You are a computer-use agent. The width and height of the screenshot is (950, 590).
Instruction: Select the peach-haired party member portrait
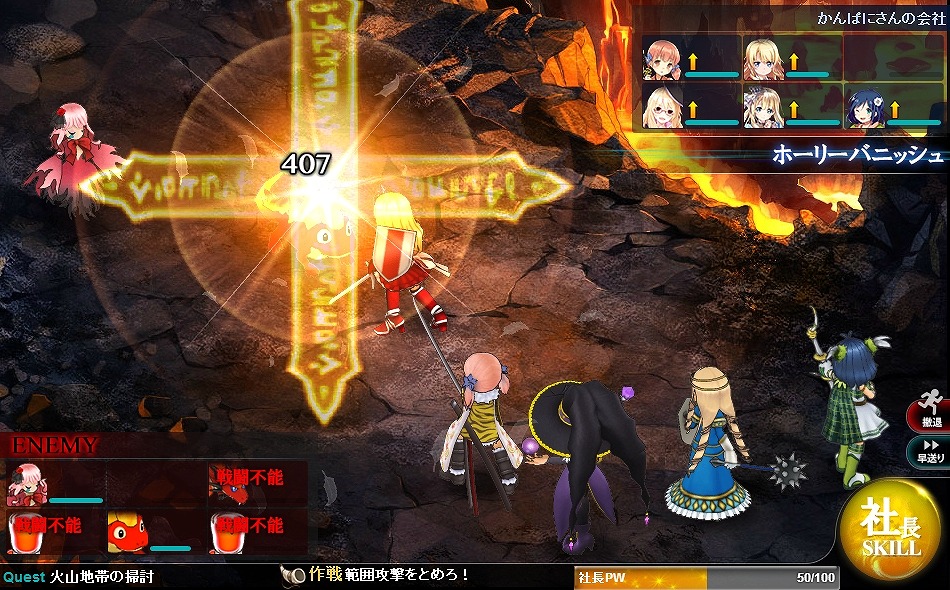pyautogui.click(x=662, y=60)
